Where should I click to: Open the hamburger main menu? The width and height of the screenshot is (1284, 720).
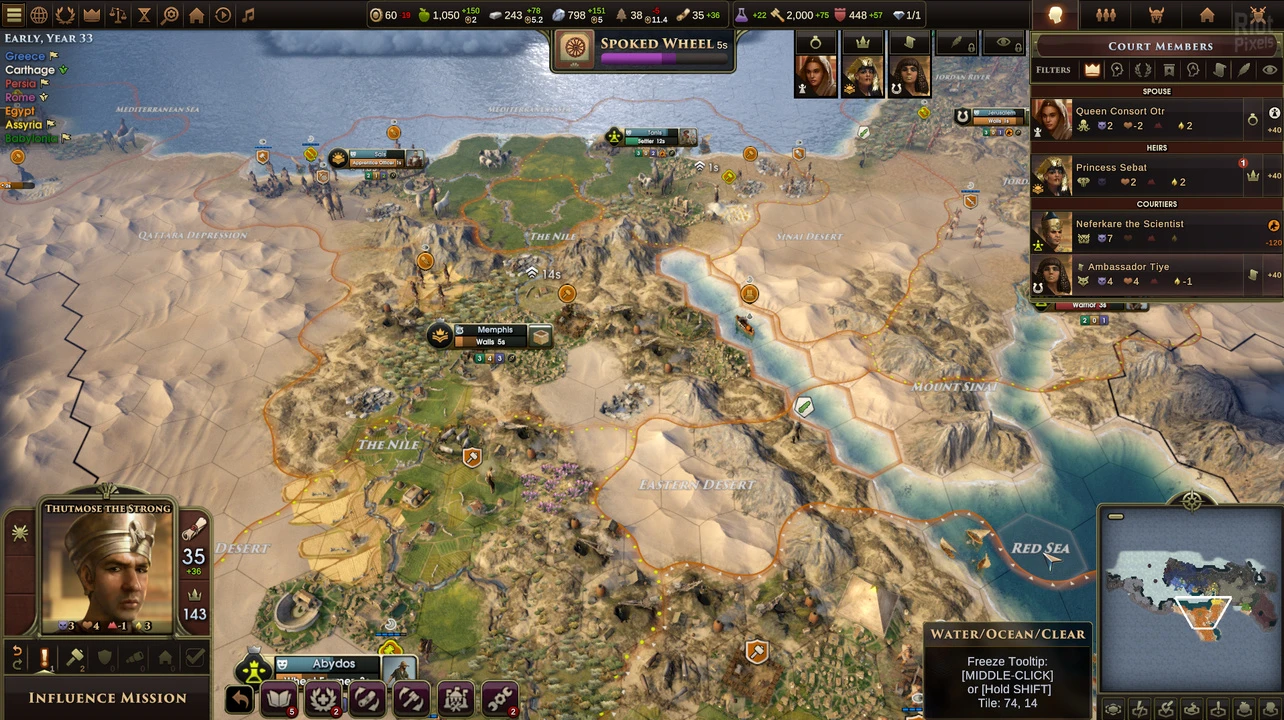coord(13,15)
